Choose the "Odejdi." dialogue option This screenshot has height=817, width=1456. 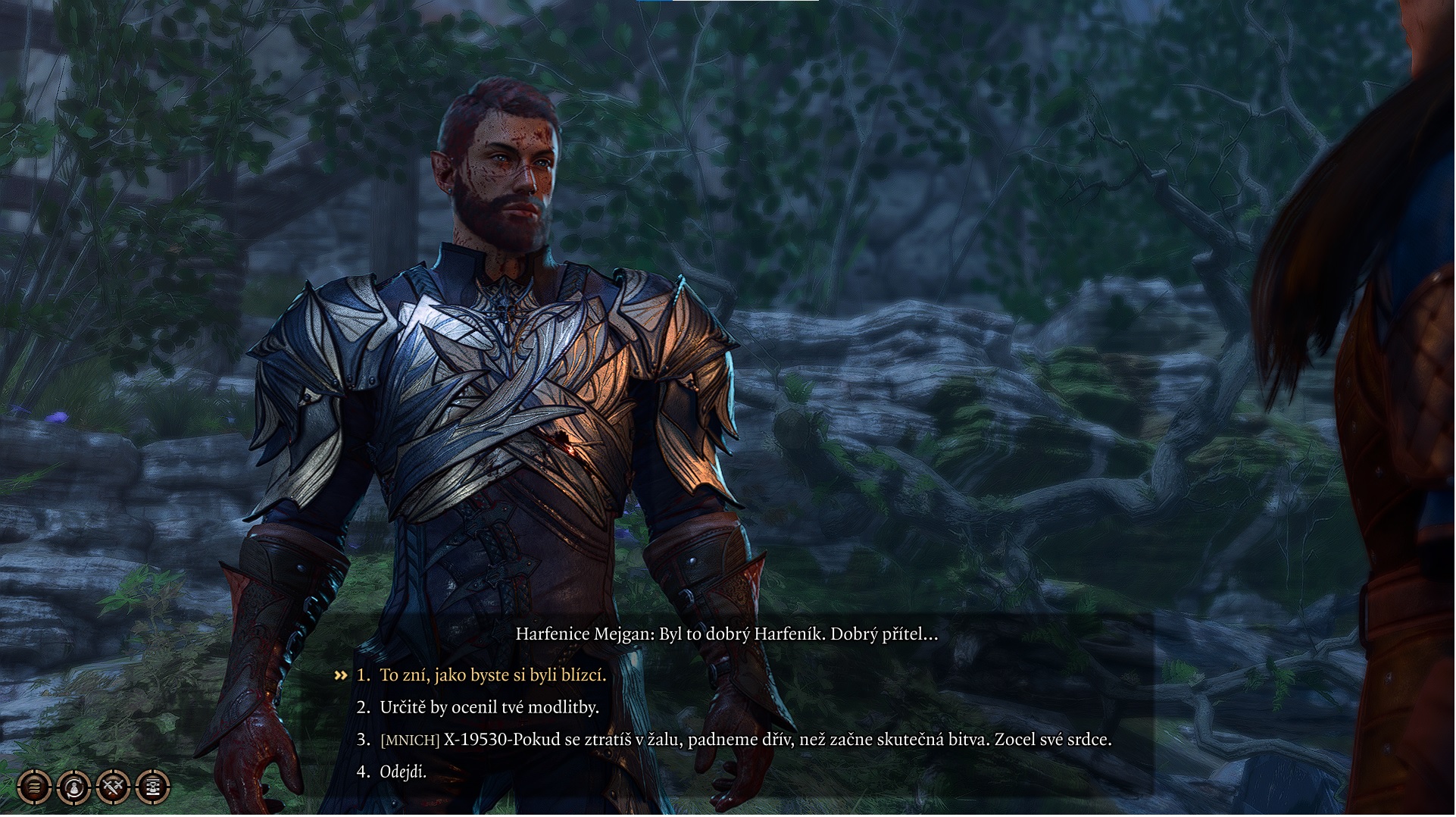click(x=402, y=772)
